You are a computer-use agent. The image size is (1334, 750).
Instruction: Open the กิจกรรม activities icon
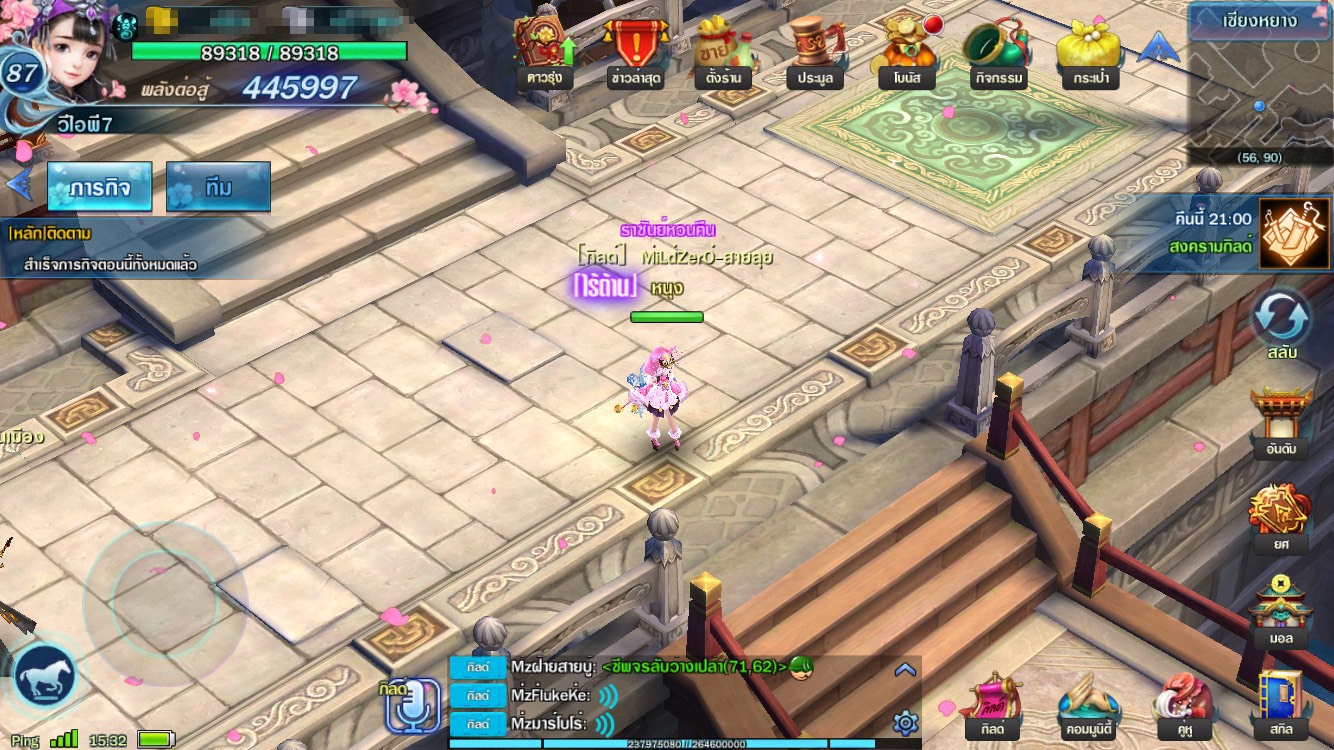click(x=994, y=50)
